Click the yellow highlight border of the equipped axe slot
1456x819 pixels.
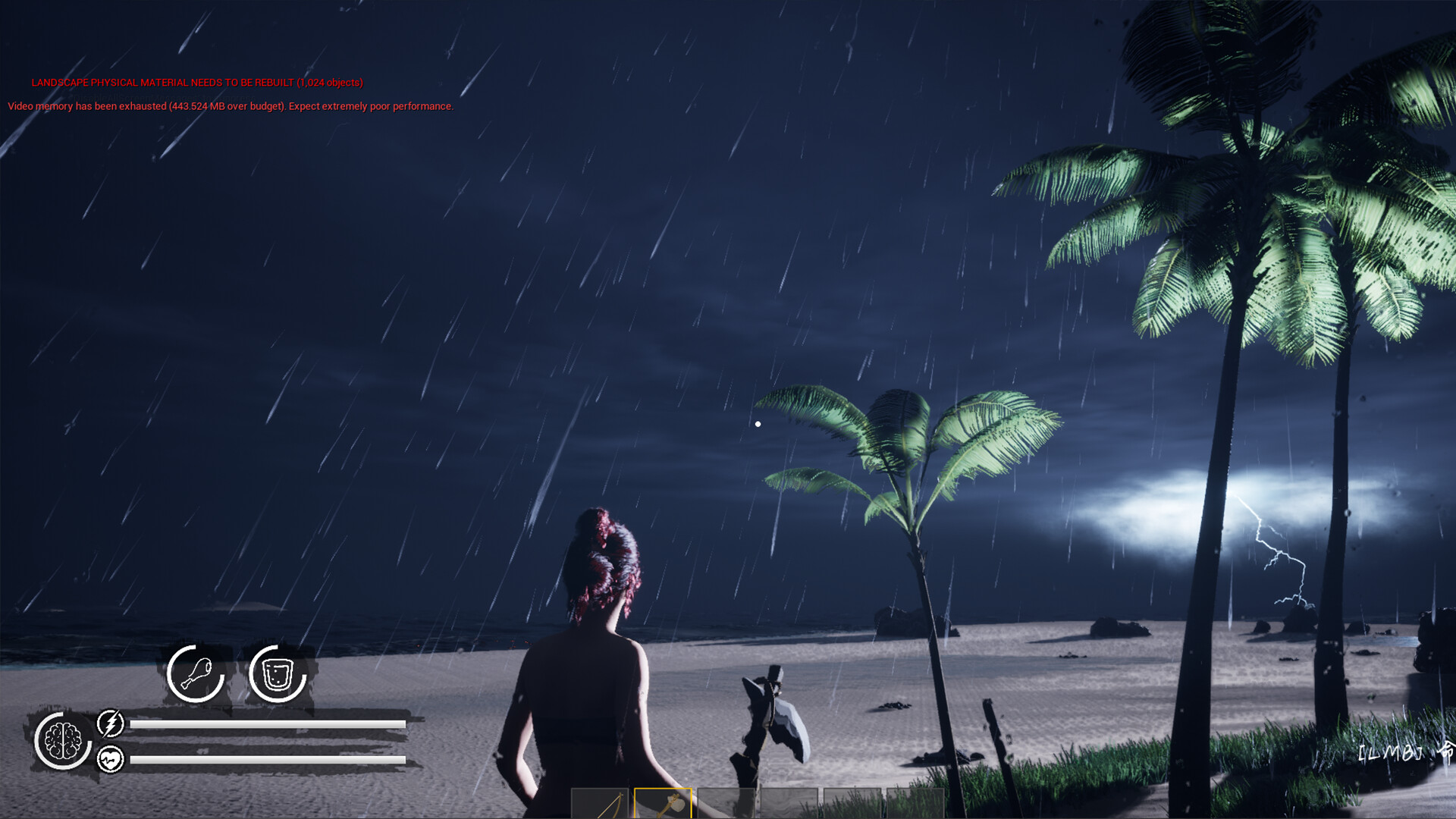click(x=664, y=789)
